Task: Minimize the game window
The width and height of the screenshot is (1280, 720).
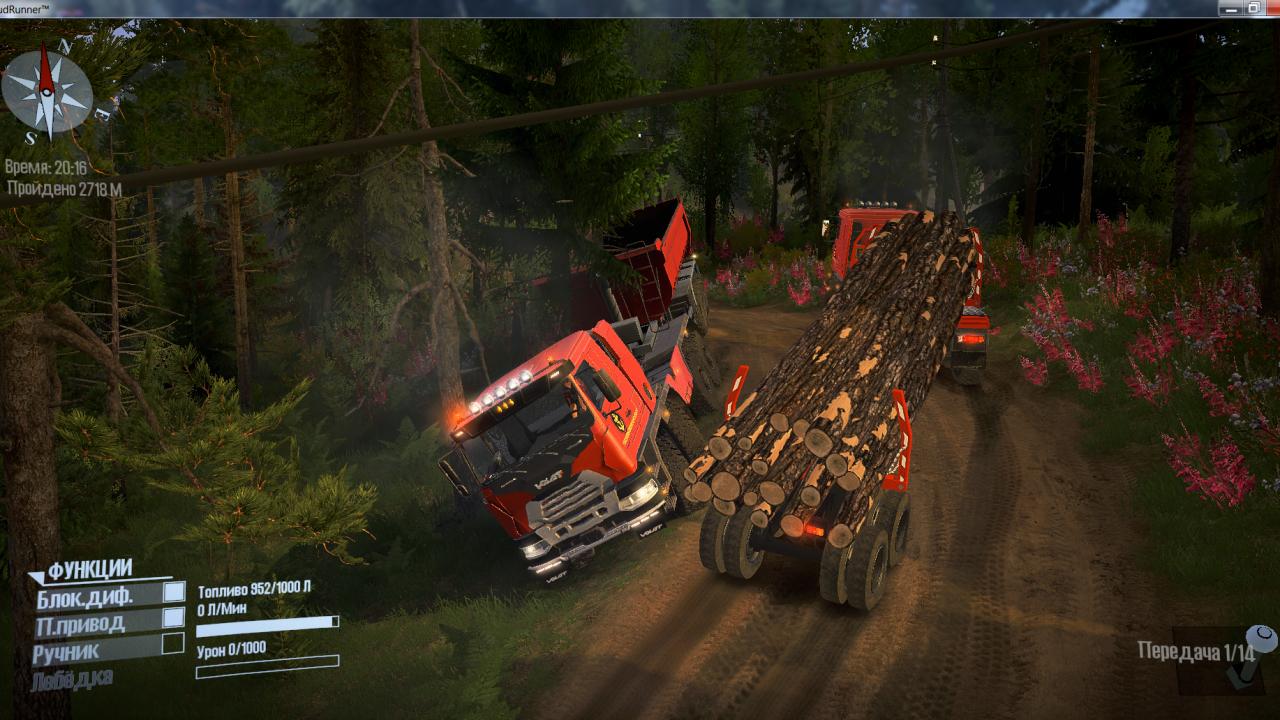Action: [1229, 8]
